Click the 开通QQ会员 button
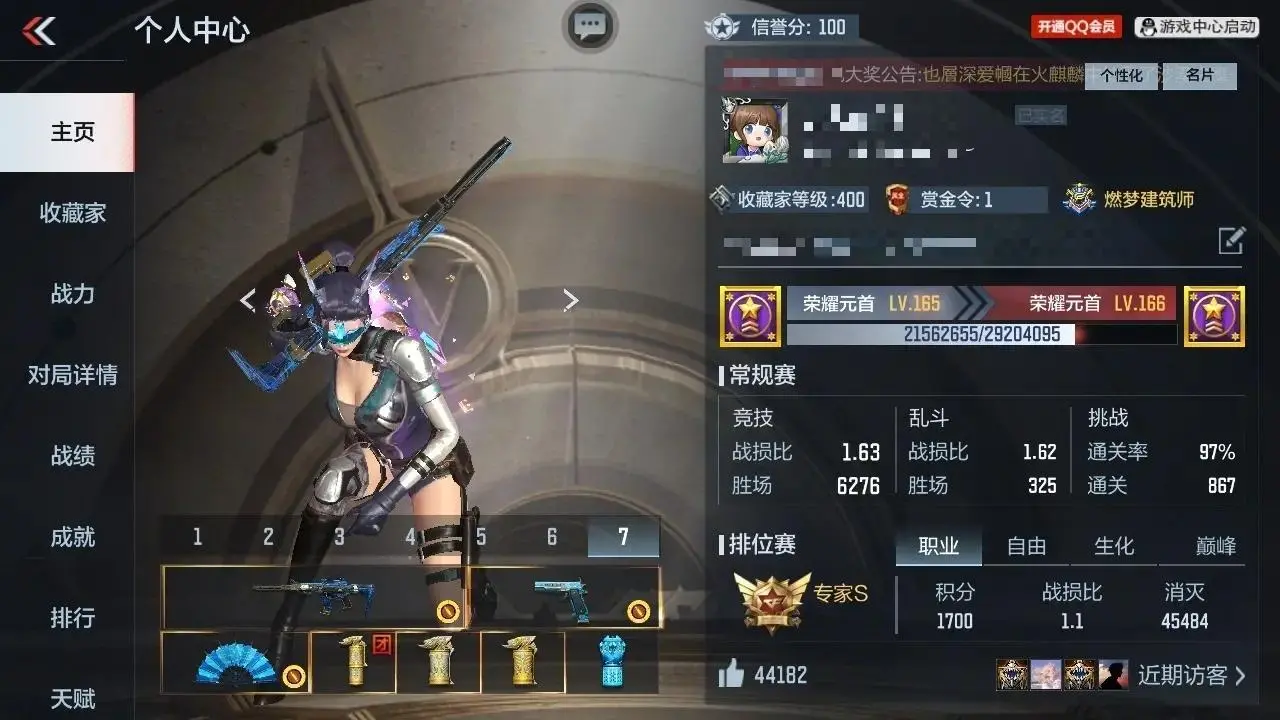1280x720 pixels. click(x=1076, y=27)
